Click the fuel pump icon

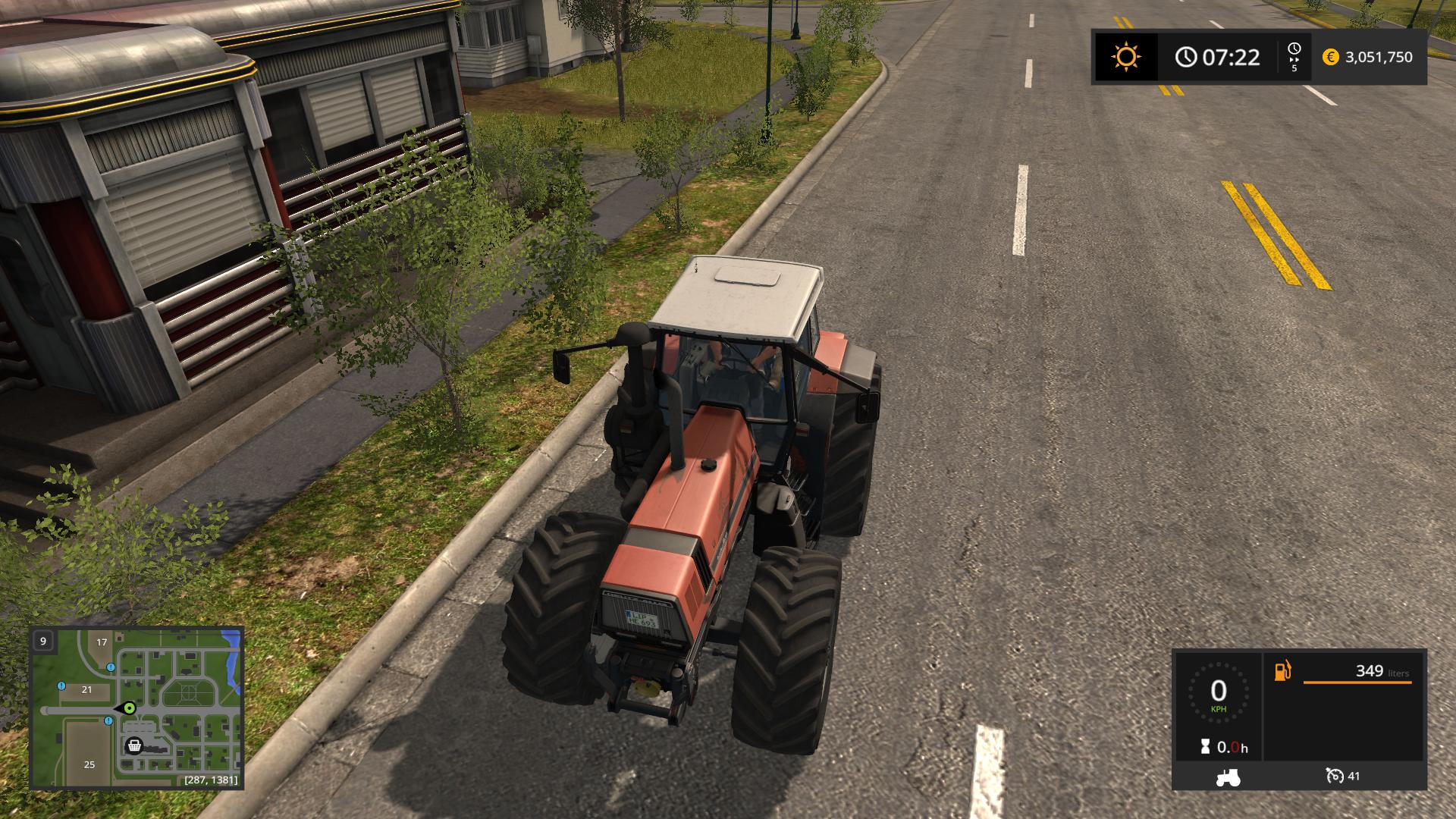tap(1282, 671)
